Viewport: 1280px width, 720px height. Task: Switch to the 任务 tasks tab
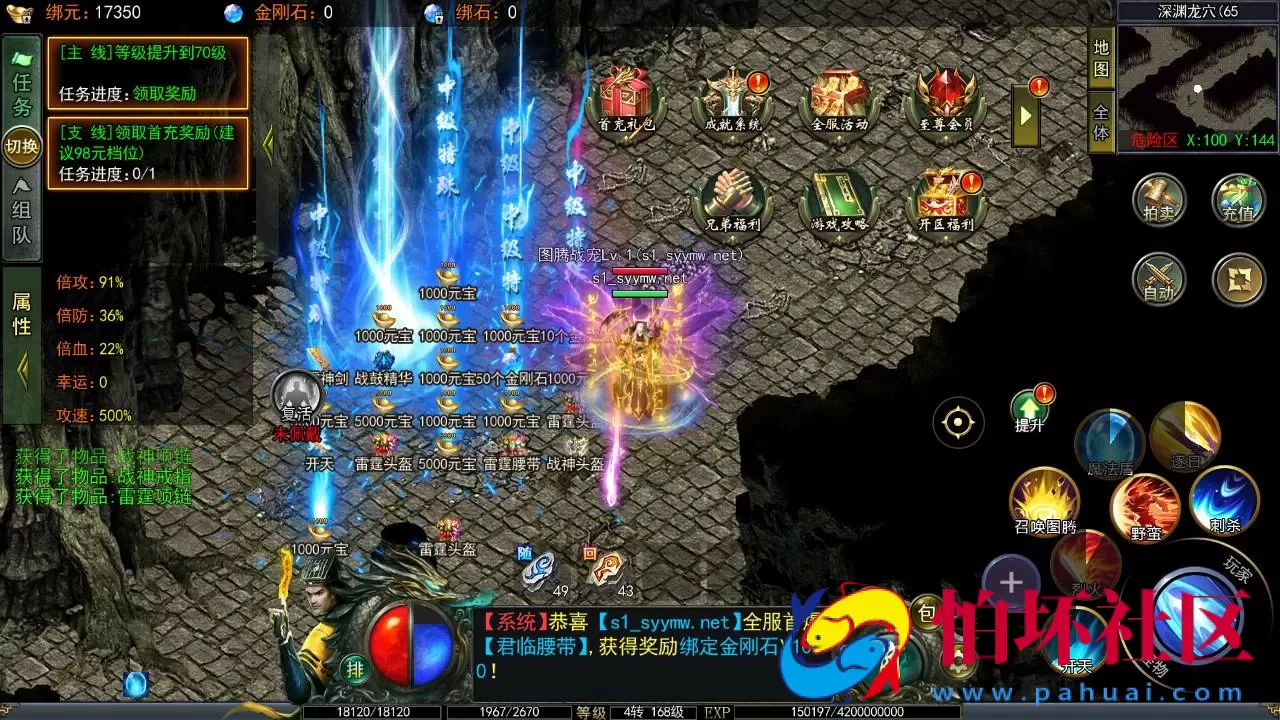21,85
